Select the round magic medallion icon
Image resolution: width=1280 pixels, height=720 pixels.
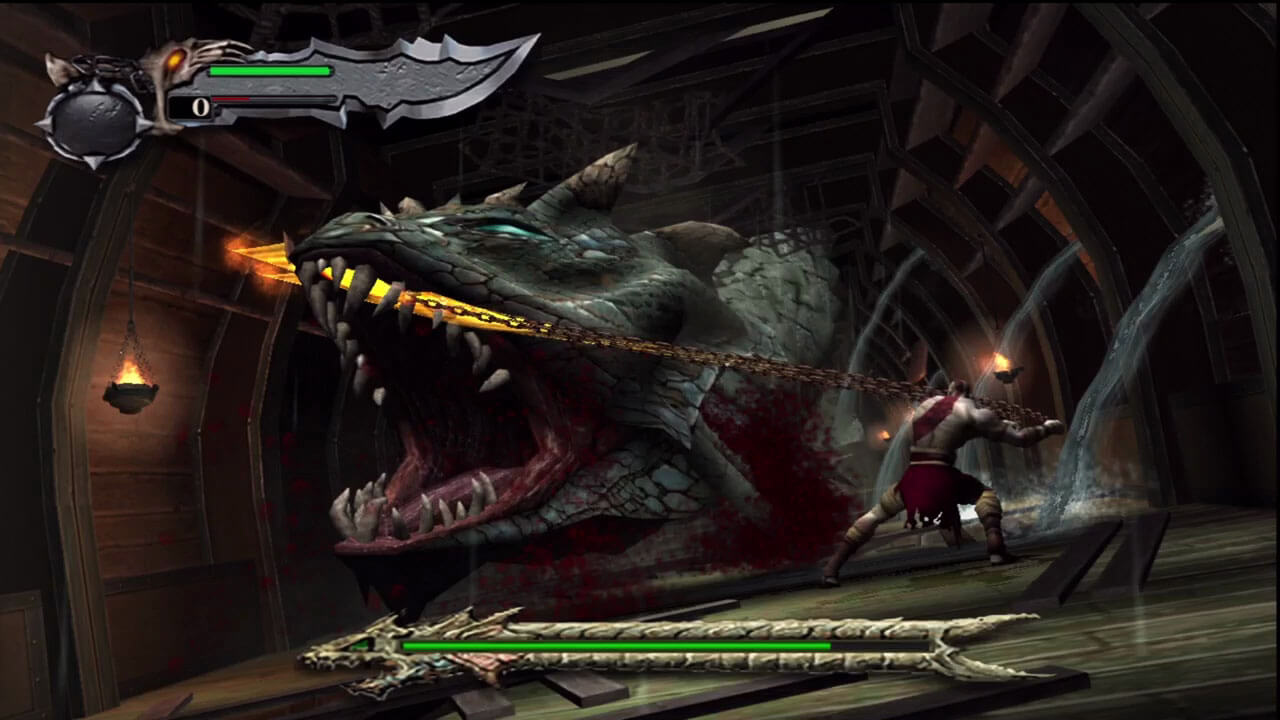(95, 120)
